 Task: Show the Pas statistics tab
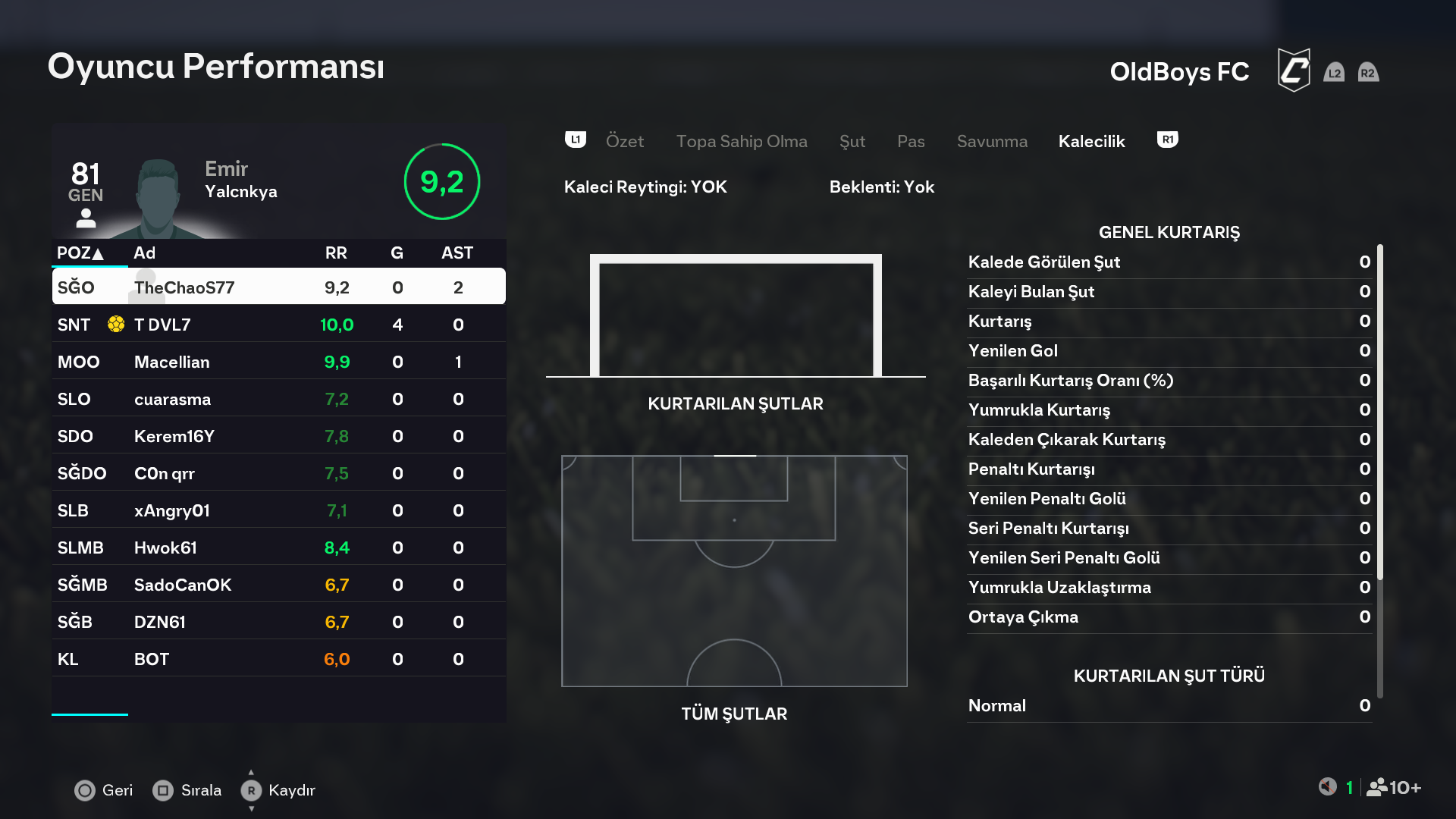910,141
